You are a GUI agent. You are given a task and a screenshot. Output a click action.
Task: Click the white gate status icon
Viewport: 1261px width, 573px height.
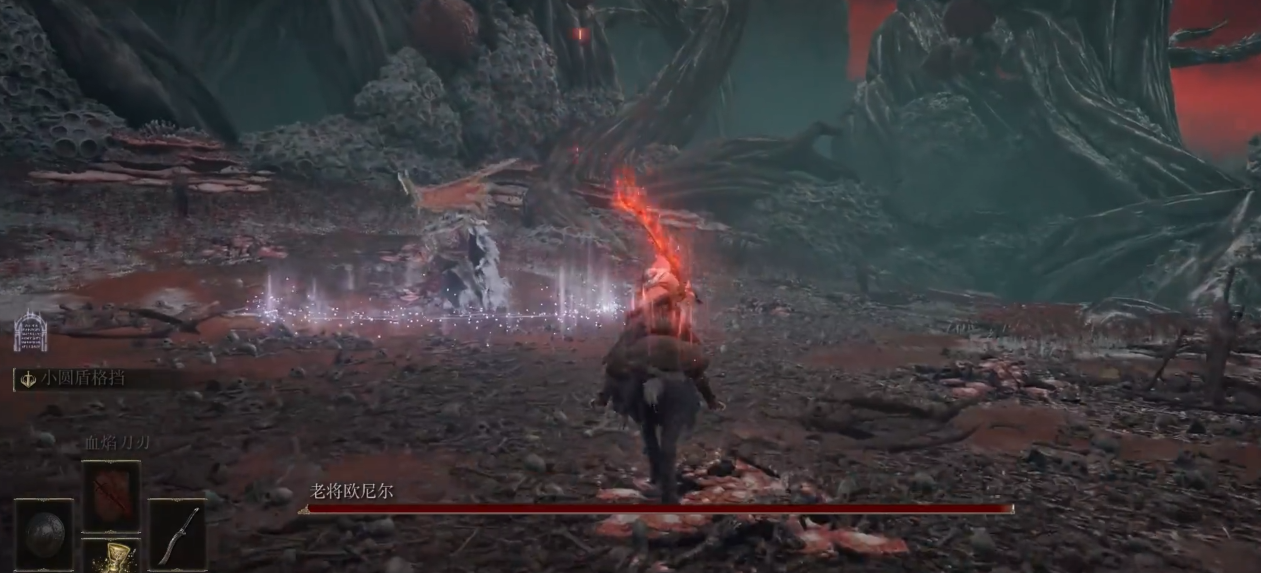point(30,329)
